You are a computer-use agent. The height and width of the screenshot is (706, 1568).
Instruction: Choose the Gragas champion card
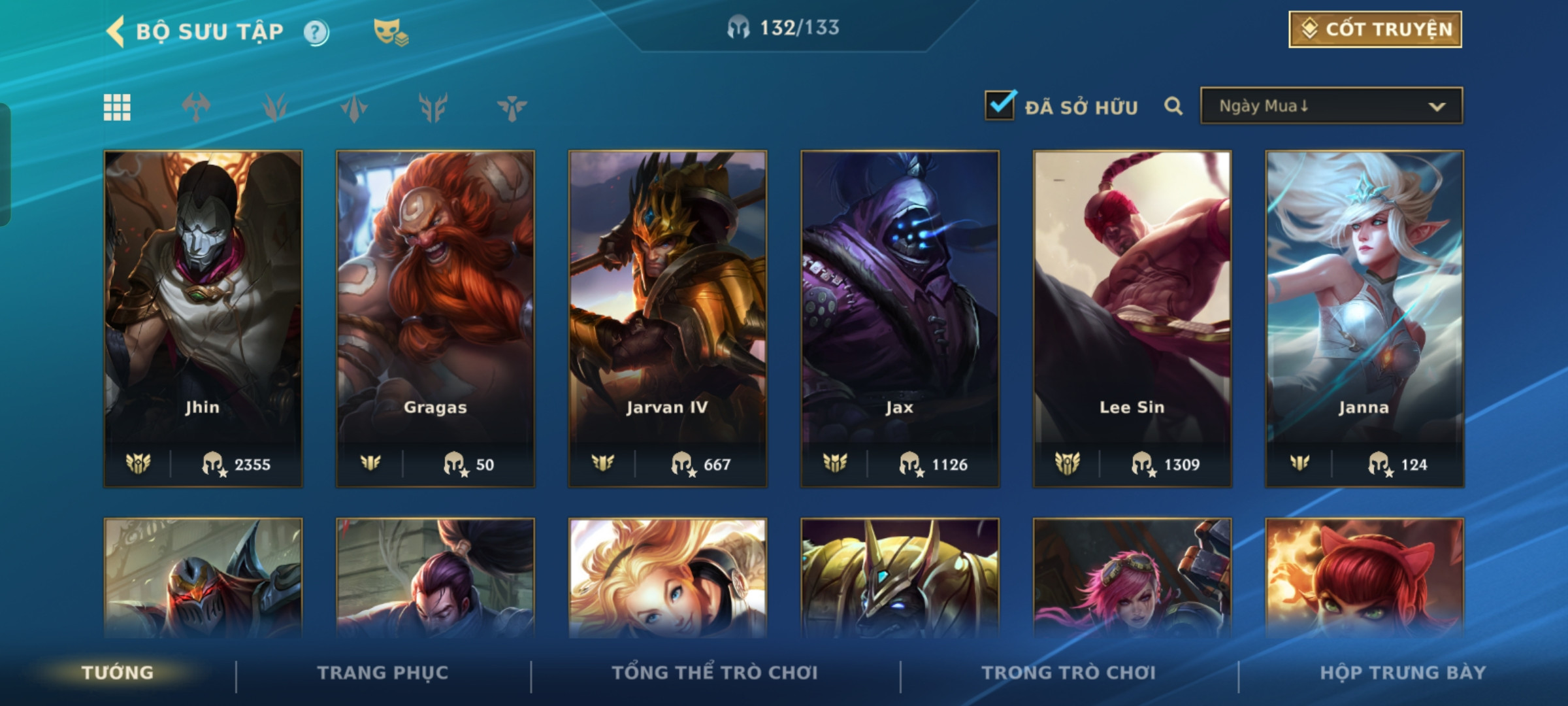click(435, 318)
